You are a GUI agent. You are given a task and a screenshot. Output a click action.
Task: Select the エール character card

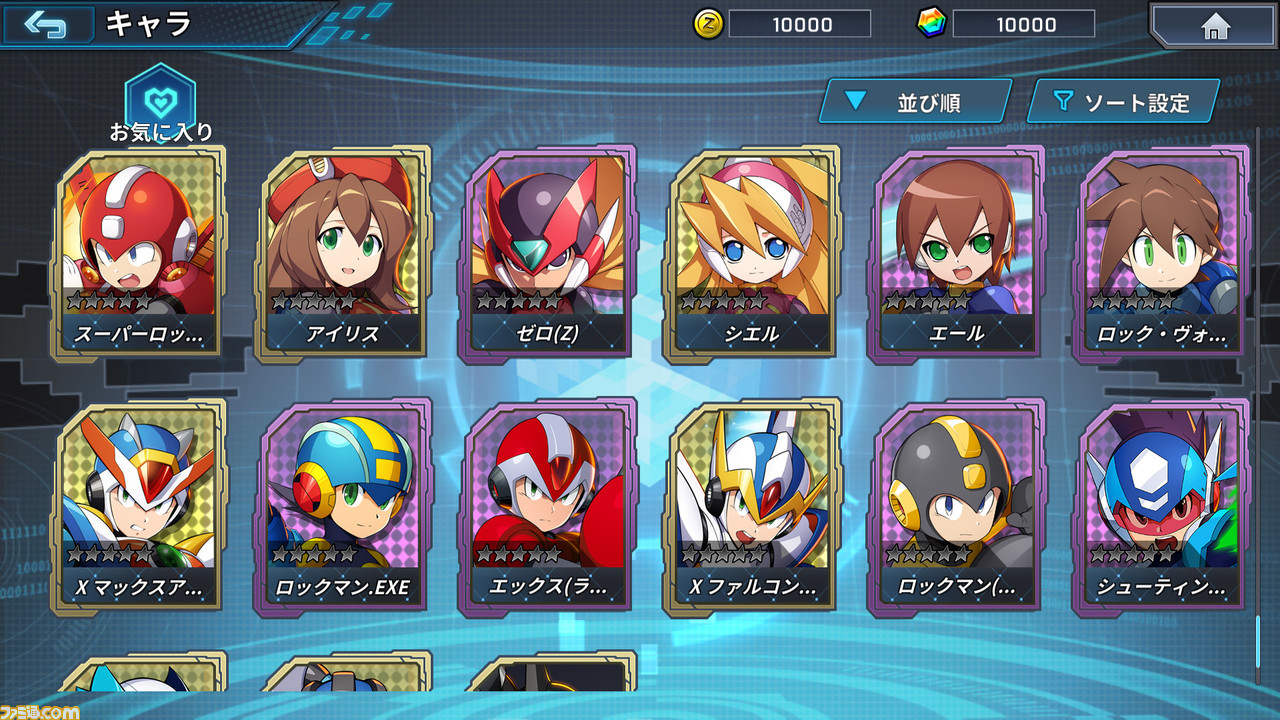pos(956,255)
